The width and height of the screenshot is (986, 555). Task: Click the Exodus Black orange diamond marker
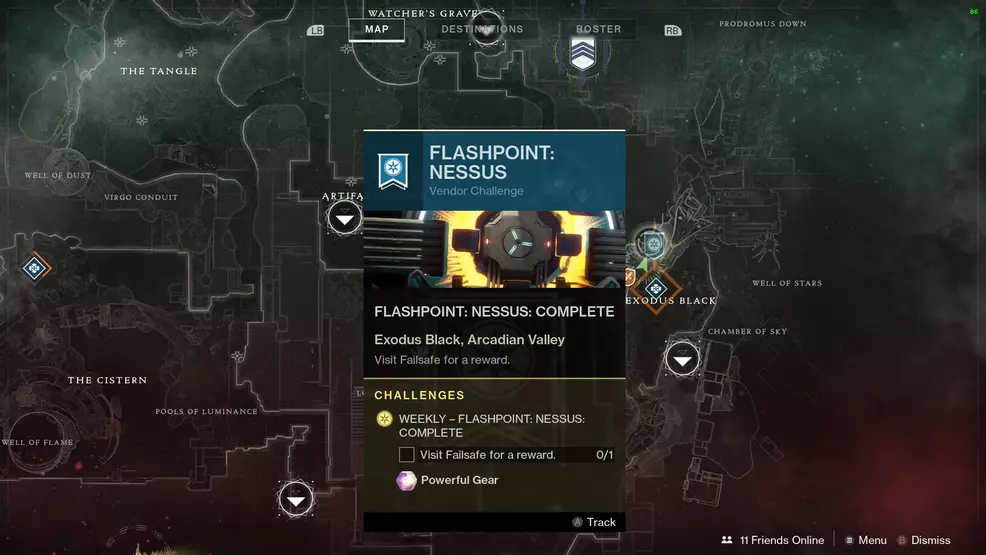point(655,289)
